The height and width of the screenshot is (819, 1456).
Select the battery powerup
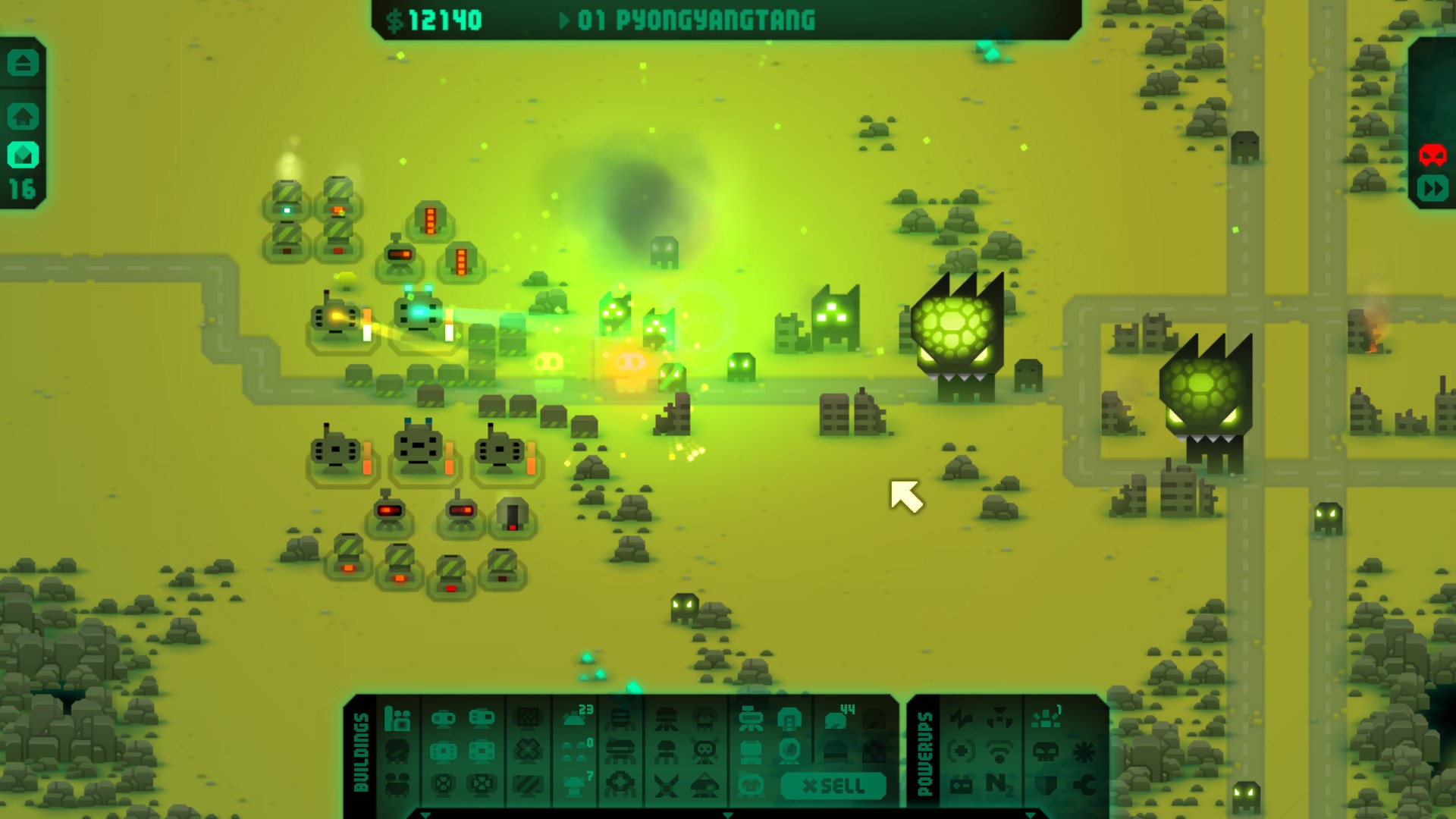pos(962,786)
